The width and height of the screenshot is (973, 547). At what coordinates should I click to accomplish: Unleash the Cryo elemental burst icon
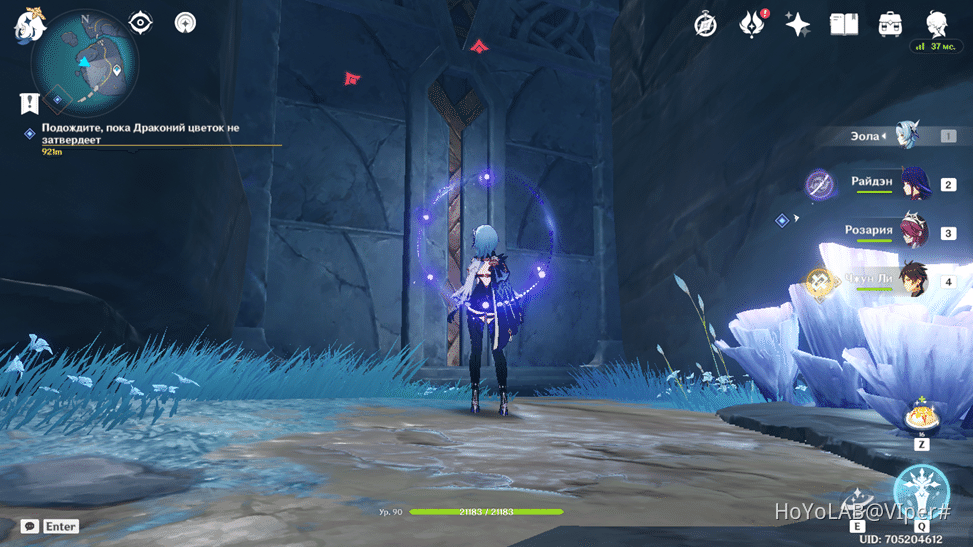920,492
